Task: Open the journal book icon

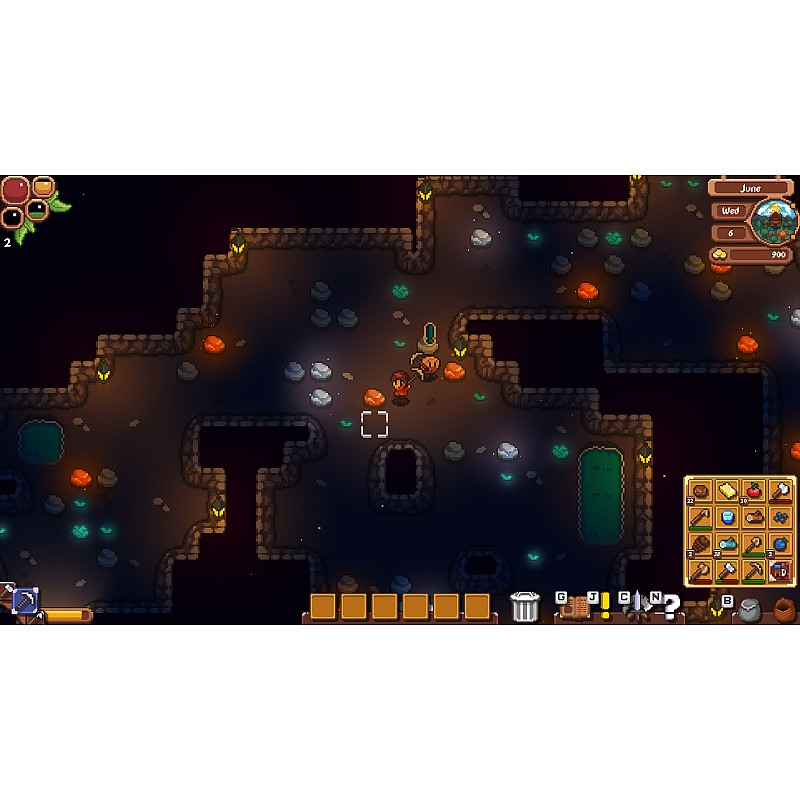Action: 576,607
